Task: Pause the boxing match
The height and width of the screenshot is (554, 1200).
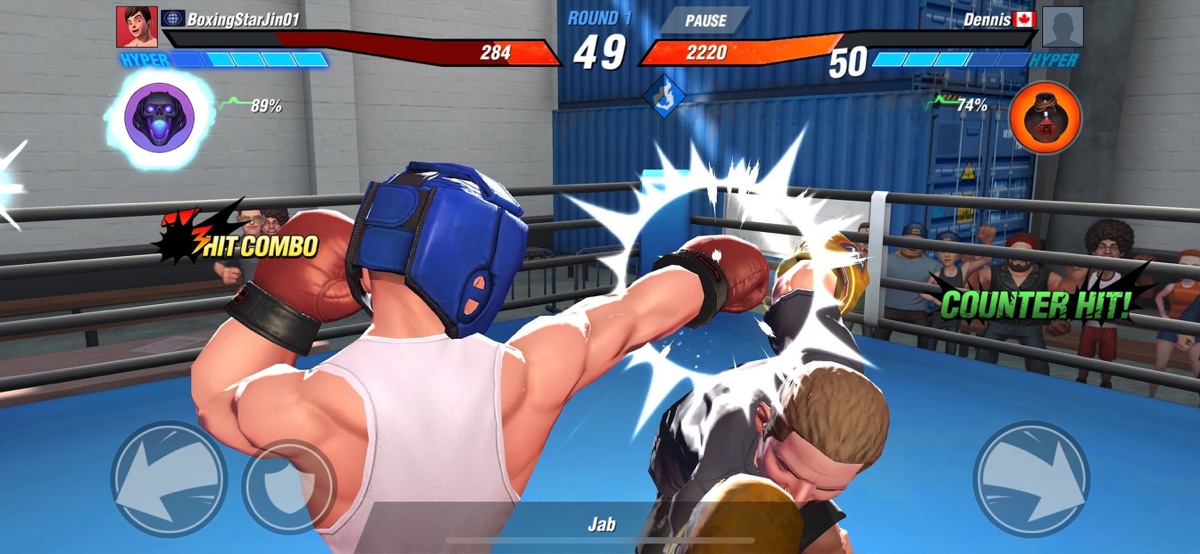Action: [706, 20]
